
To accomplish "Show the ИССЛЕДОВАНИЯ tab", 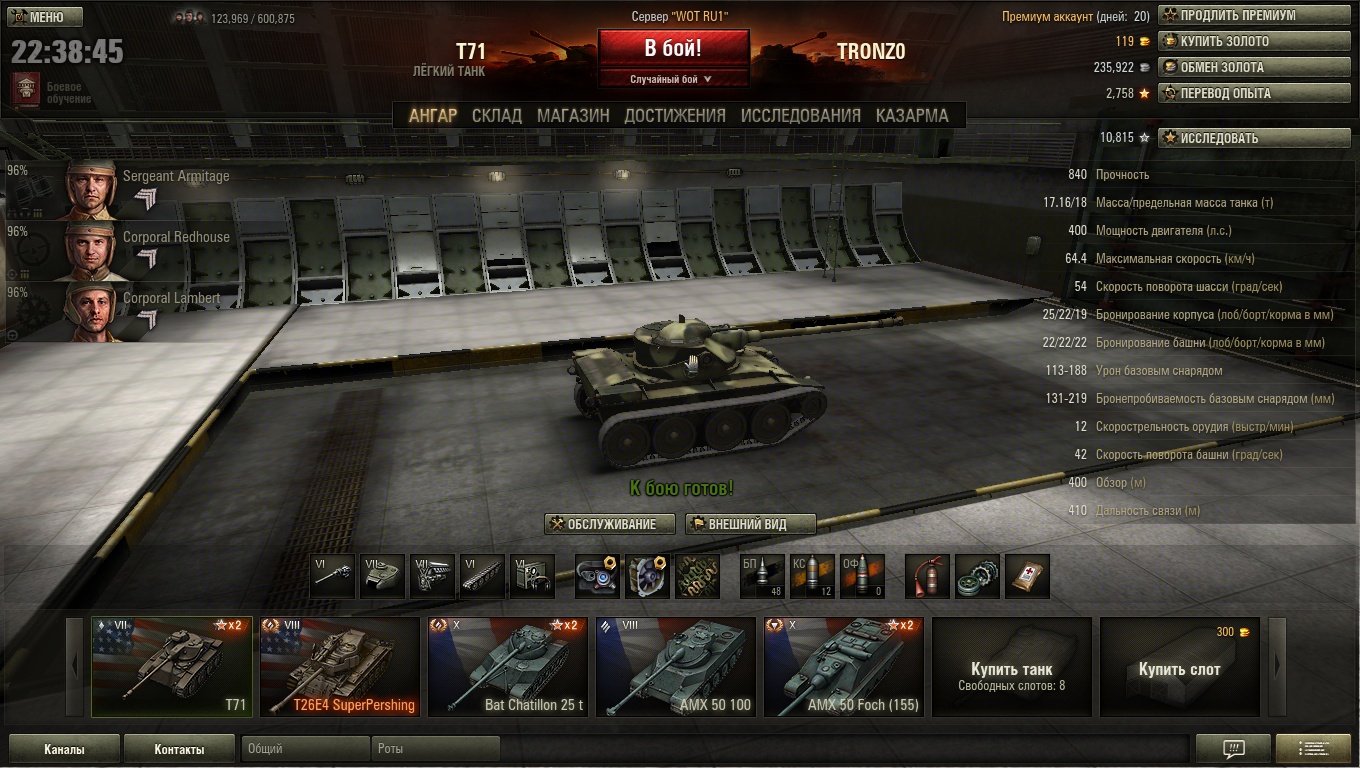I will (x=800, y=115).
